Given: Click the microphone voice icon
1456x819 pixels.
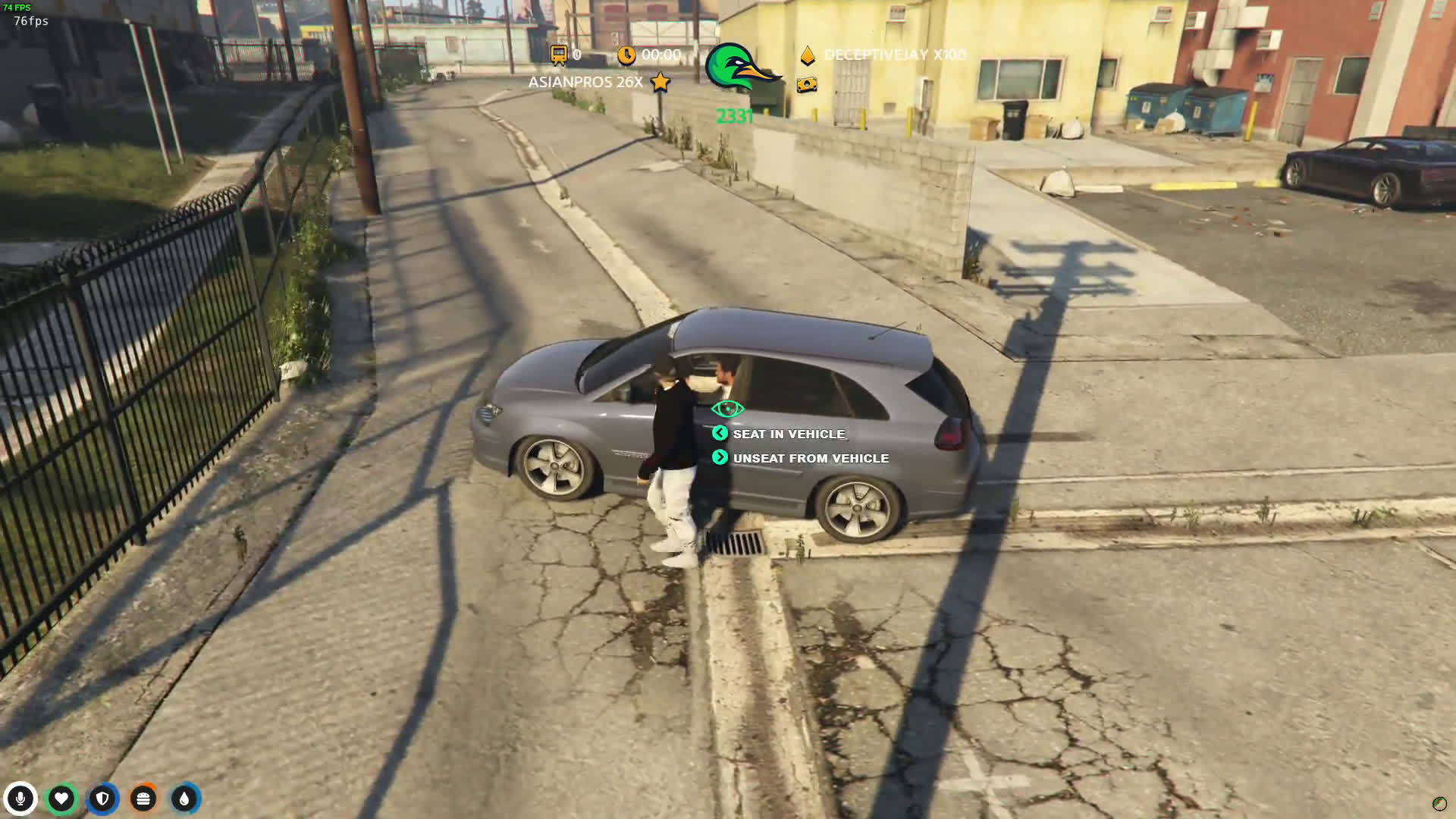Looking at the screenshot, I should click(20, 799).
